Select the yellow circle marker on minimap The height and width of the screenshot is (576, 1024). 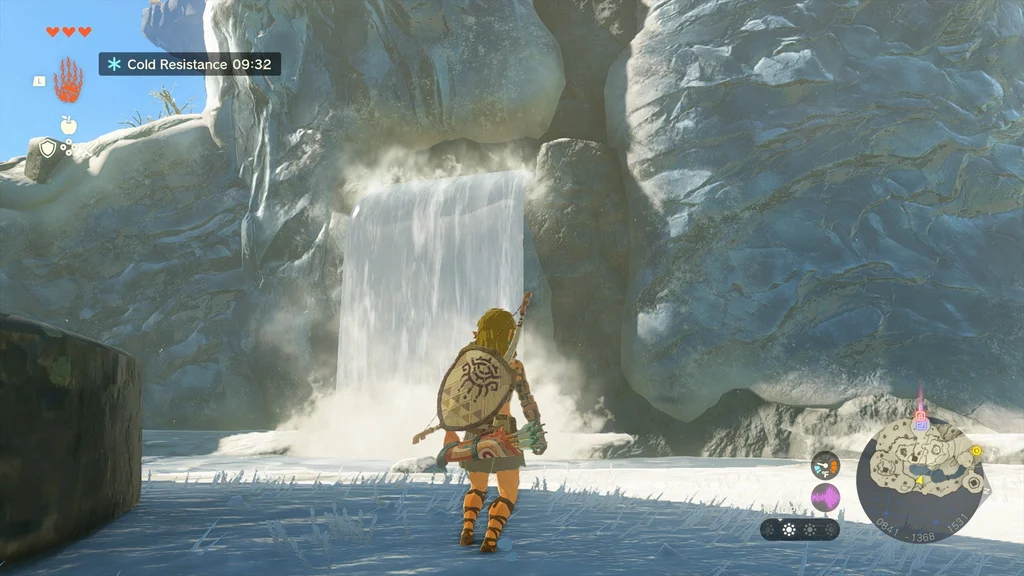tap(976, 451)
